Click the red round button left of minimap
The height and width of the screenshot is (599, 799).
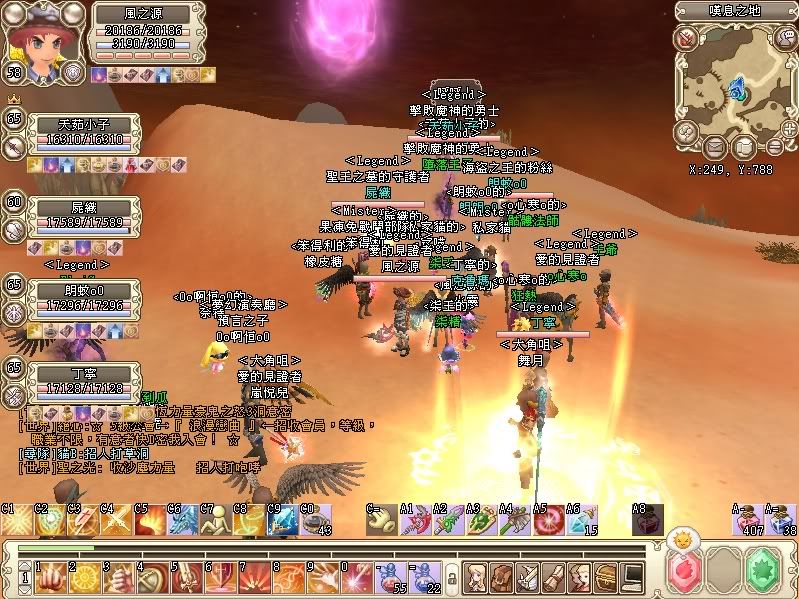(686, 38)
